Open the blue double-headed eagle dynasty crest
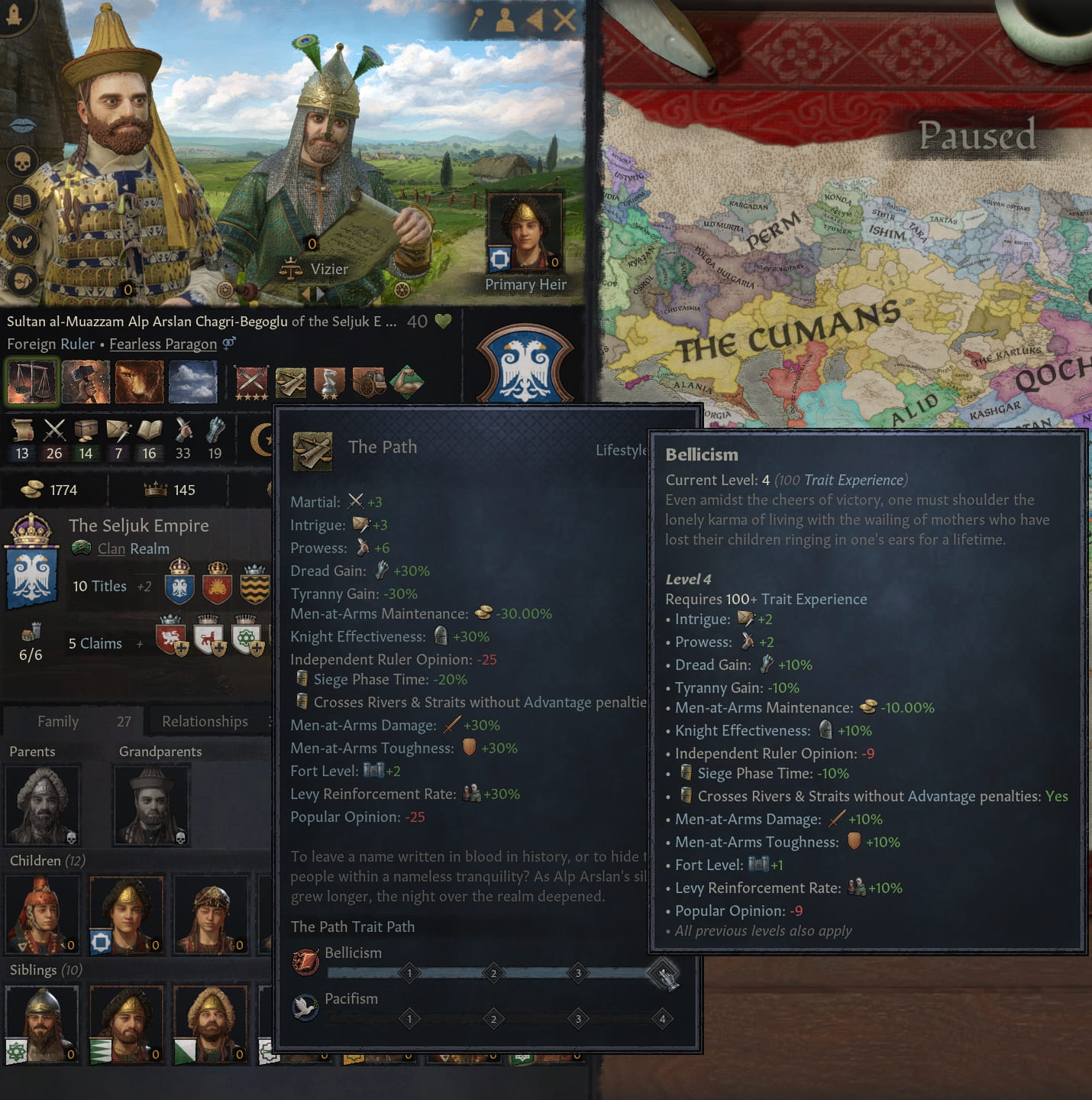The height and width of the screenshot is (1100, 1092). point(525,364)
